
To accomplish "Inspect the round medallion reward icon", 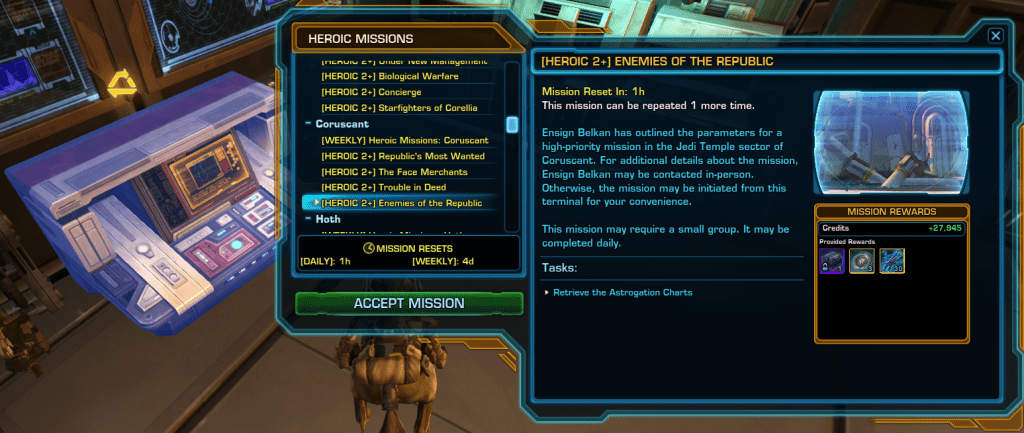I will pyautogui.click(x=861, y=261).
